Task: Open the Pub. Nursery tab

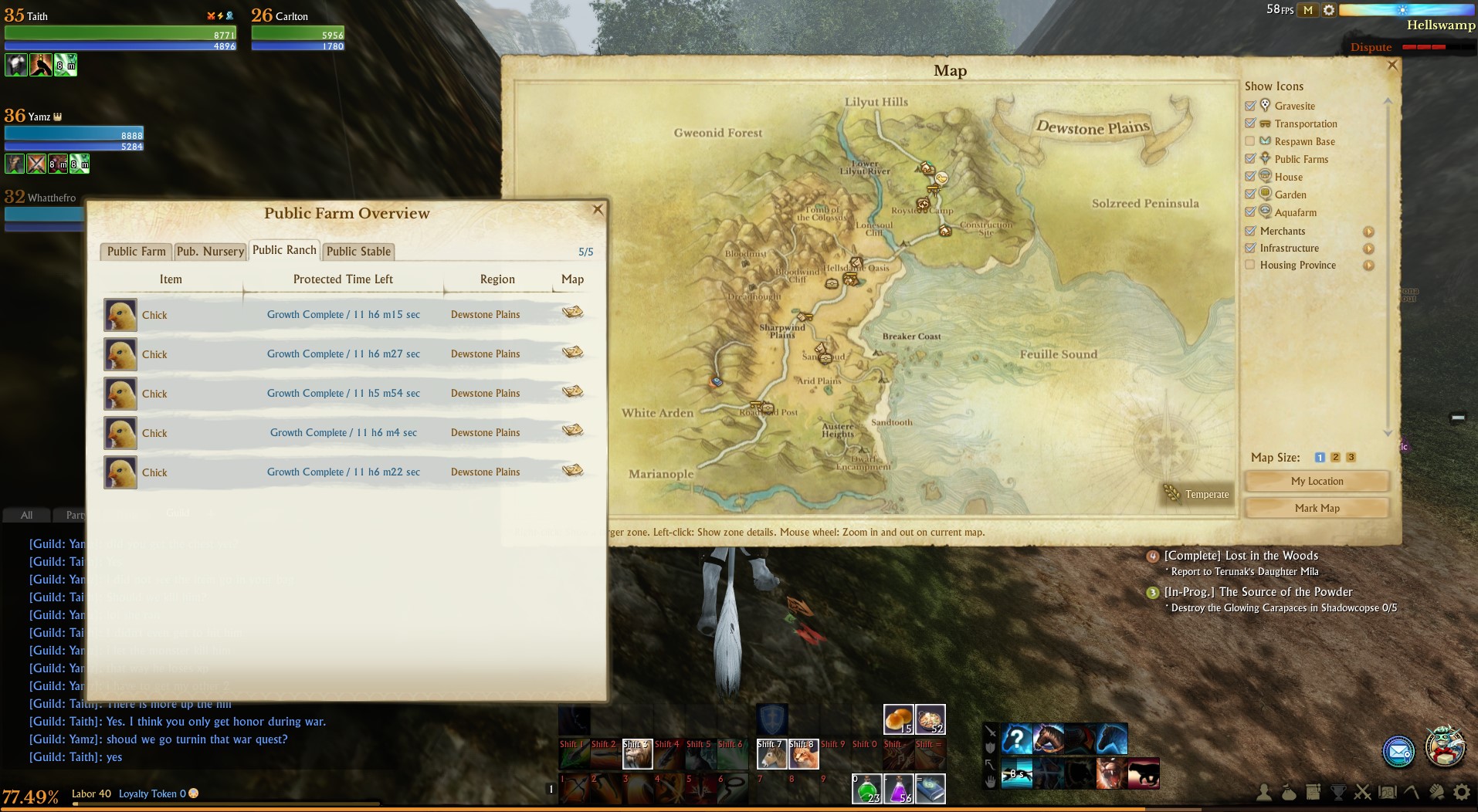Action: coord(210,252)
